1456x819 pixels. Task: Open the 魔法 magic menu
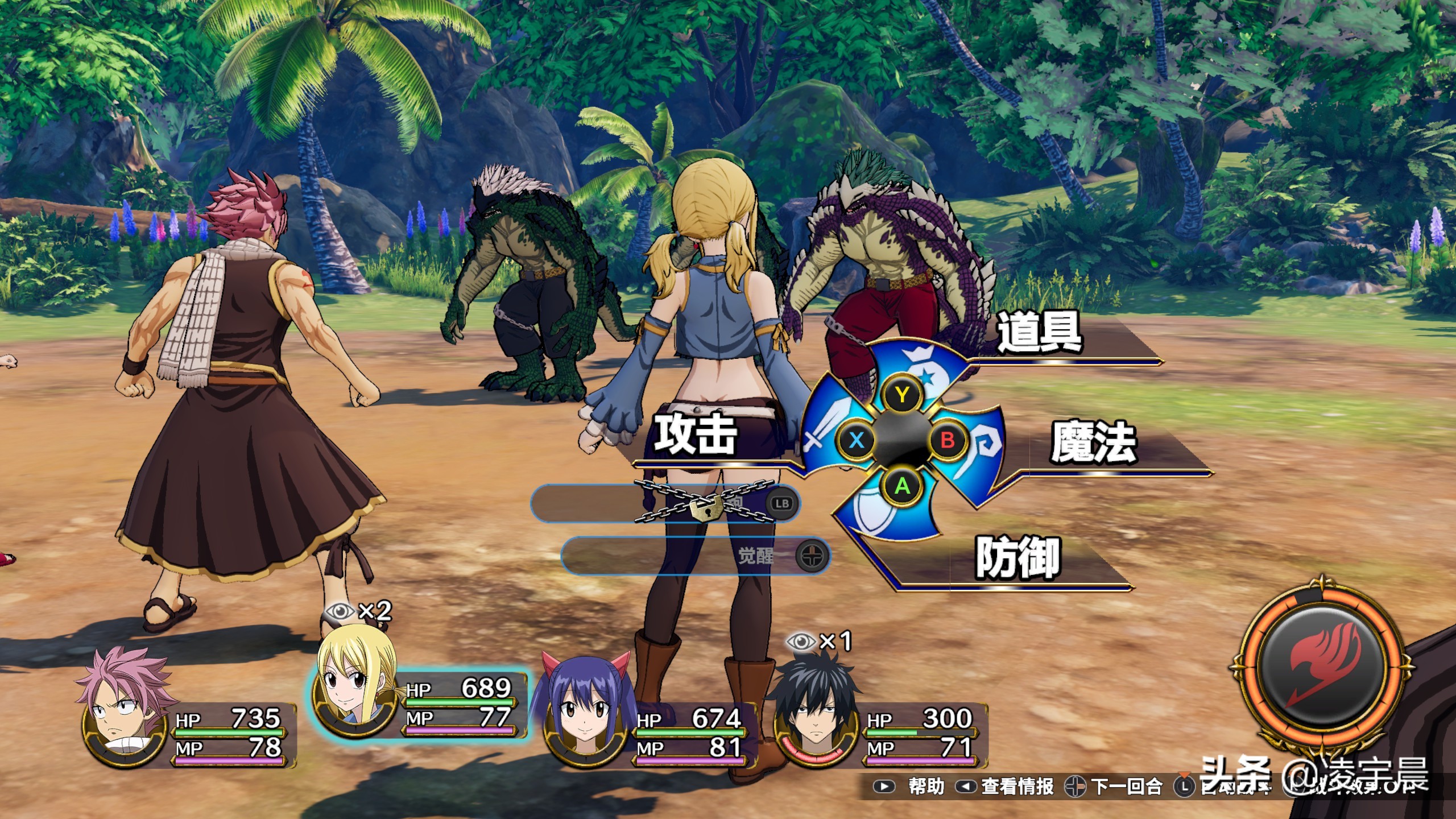(1093, 442)
